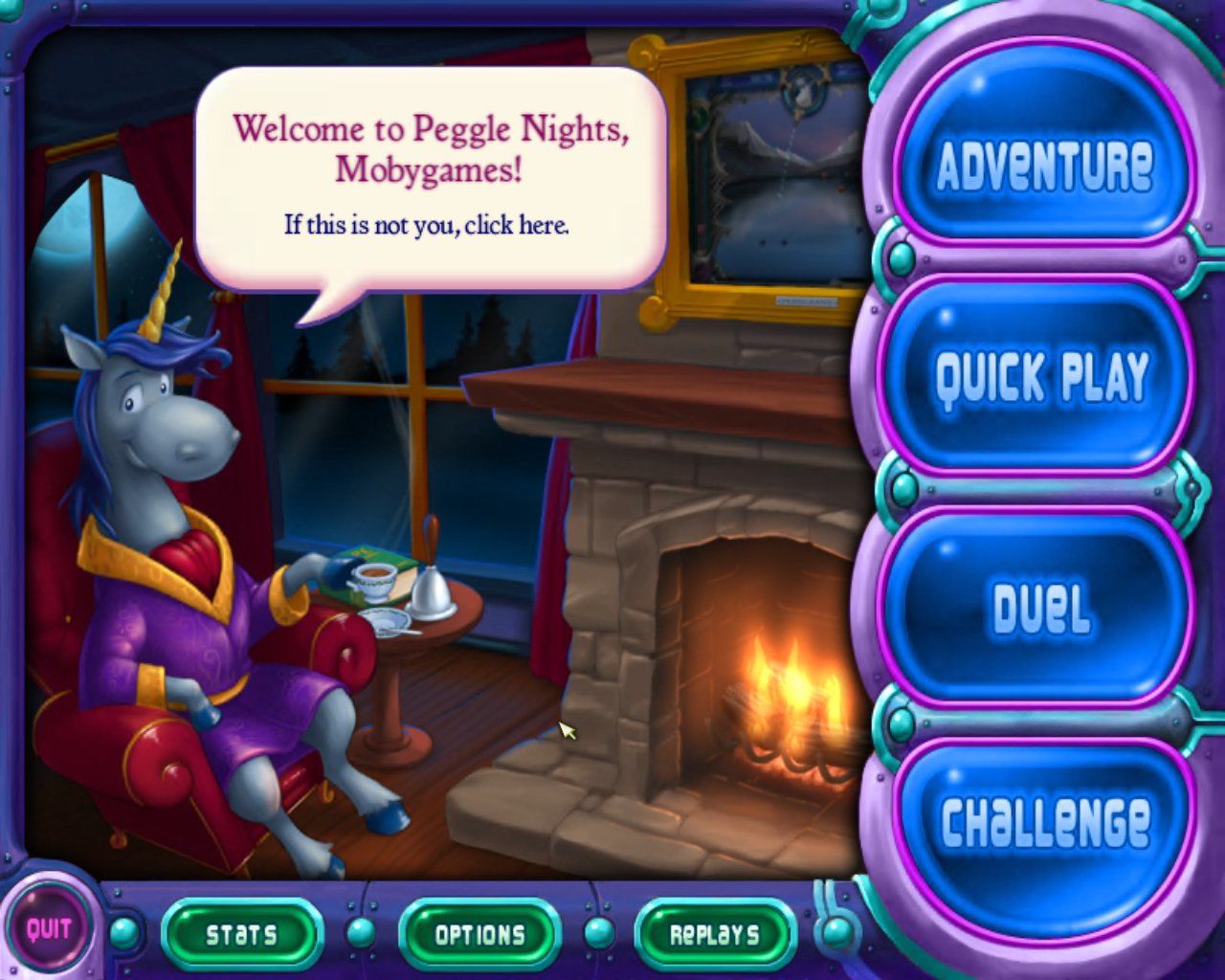Open the Stats screen

pyautogui.click(x=241, y=934)
